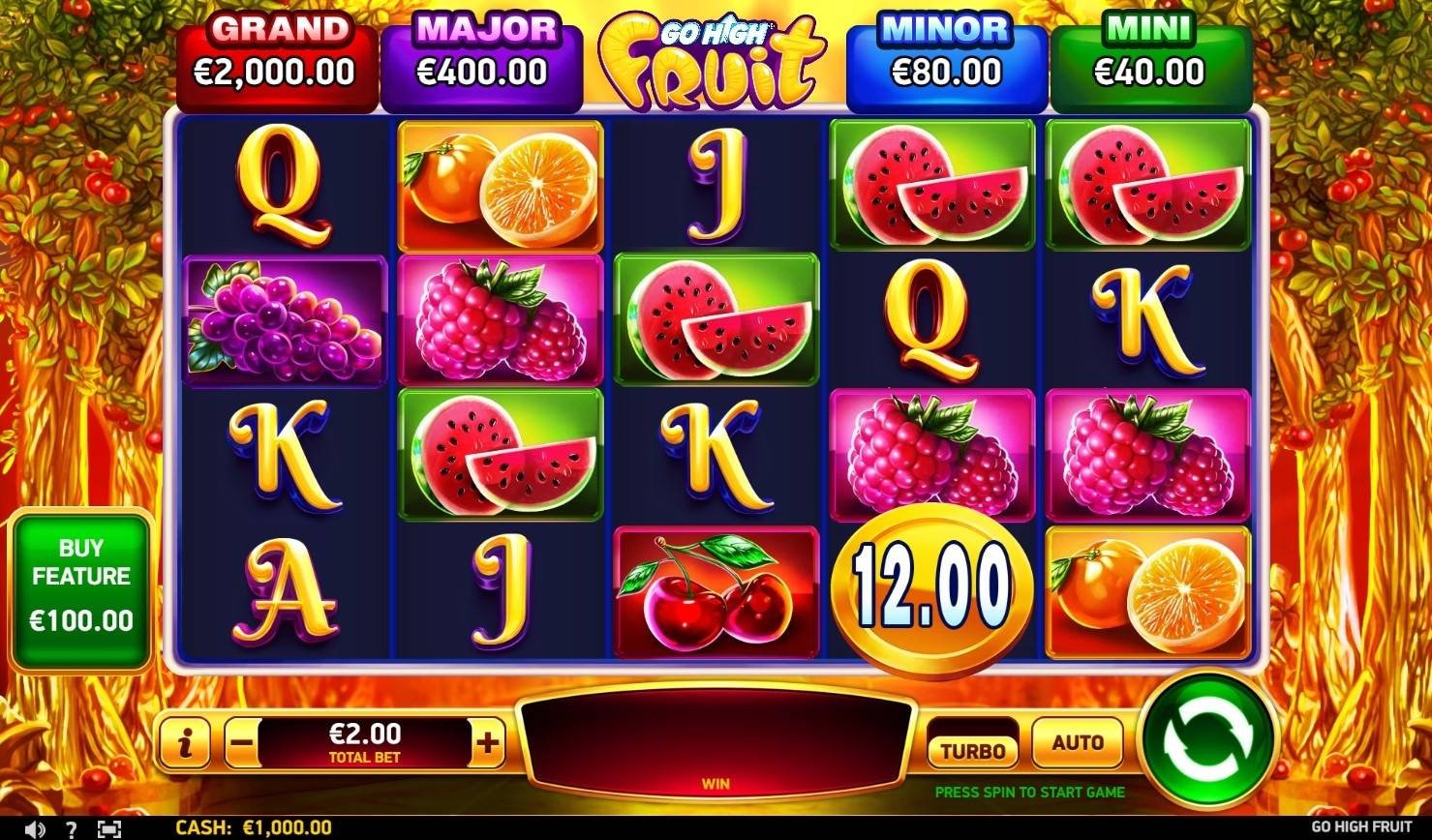Click the CASH €1,000.00 balance display
1432x840 pixels.
252,827
